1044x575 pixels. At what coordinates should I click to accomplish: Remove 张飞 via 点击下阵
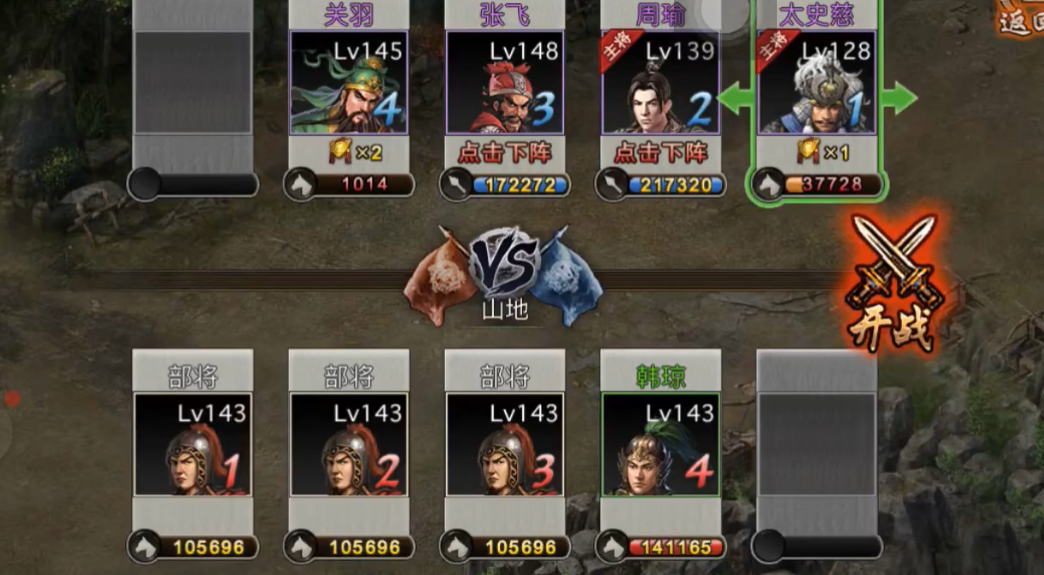[x=504, y=152]
